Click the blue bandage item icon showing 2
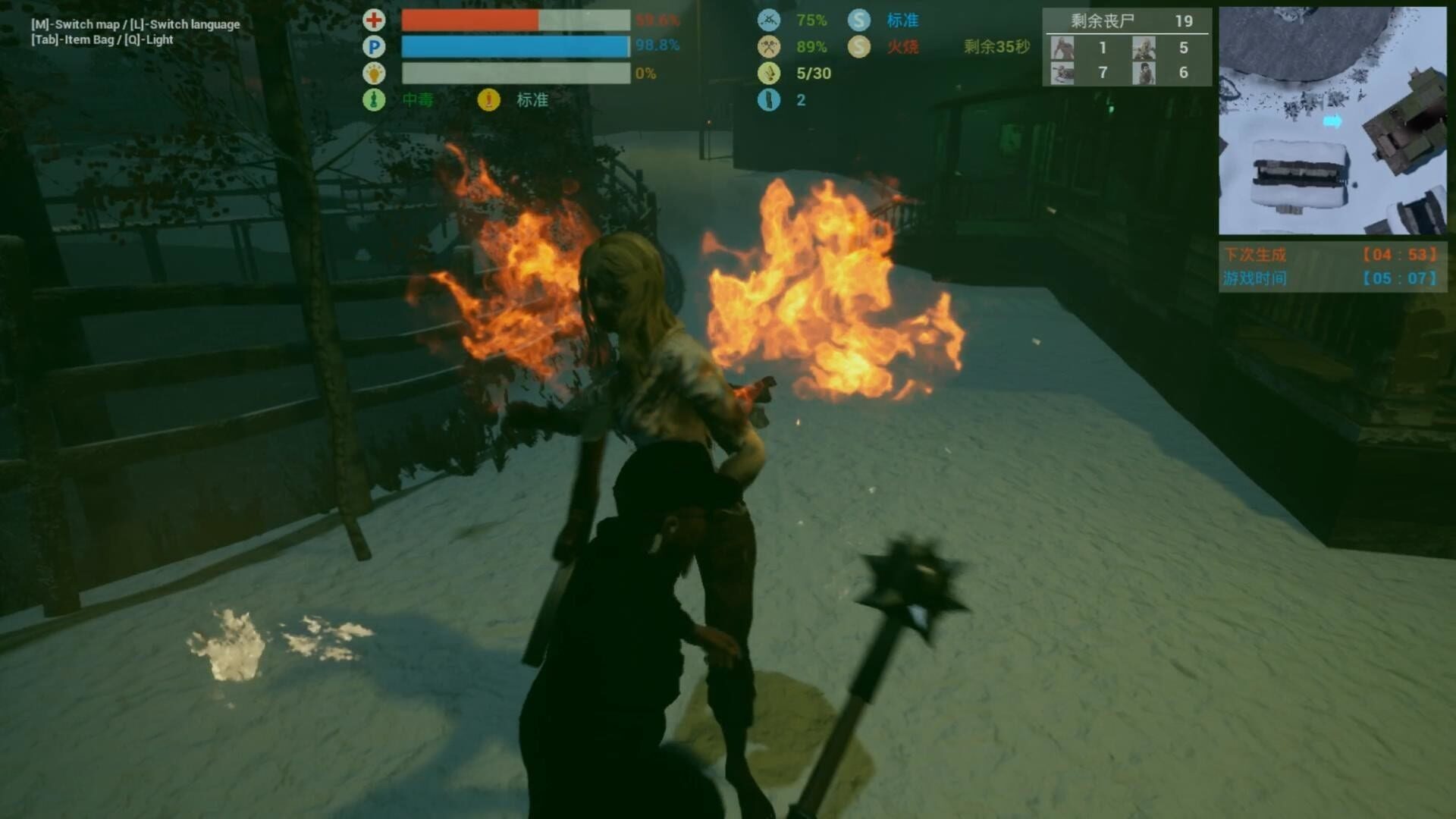 tap(767, 99)
